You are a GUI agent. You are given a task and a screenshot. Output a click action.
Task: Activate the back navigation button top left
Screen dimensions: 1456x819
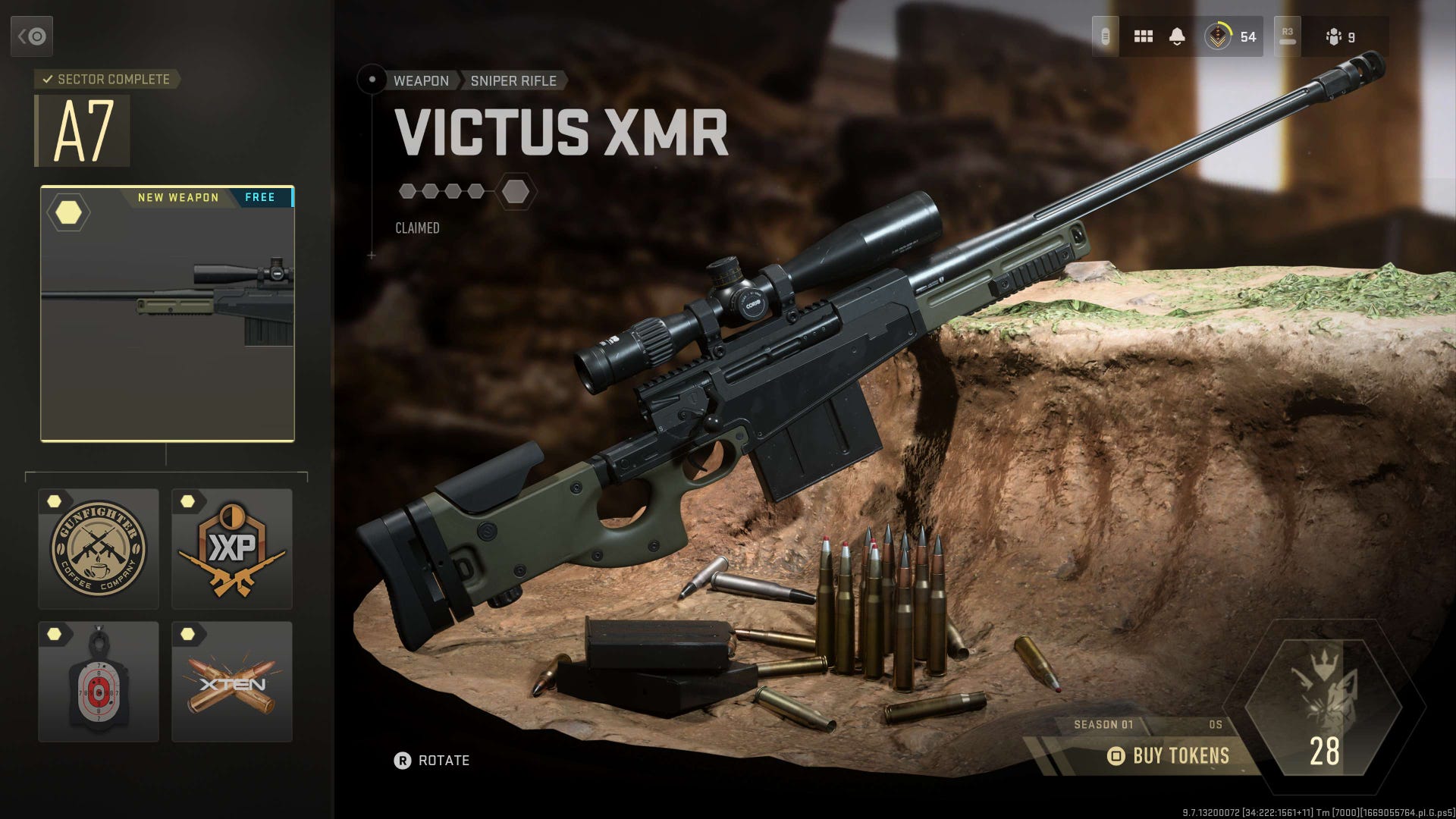pyautogui.click(x=33, y=36)
